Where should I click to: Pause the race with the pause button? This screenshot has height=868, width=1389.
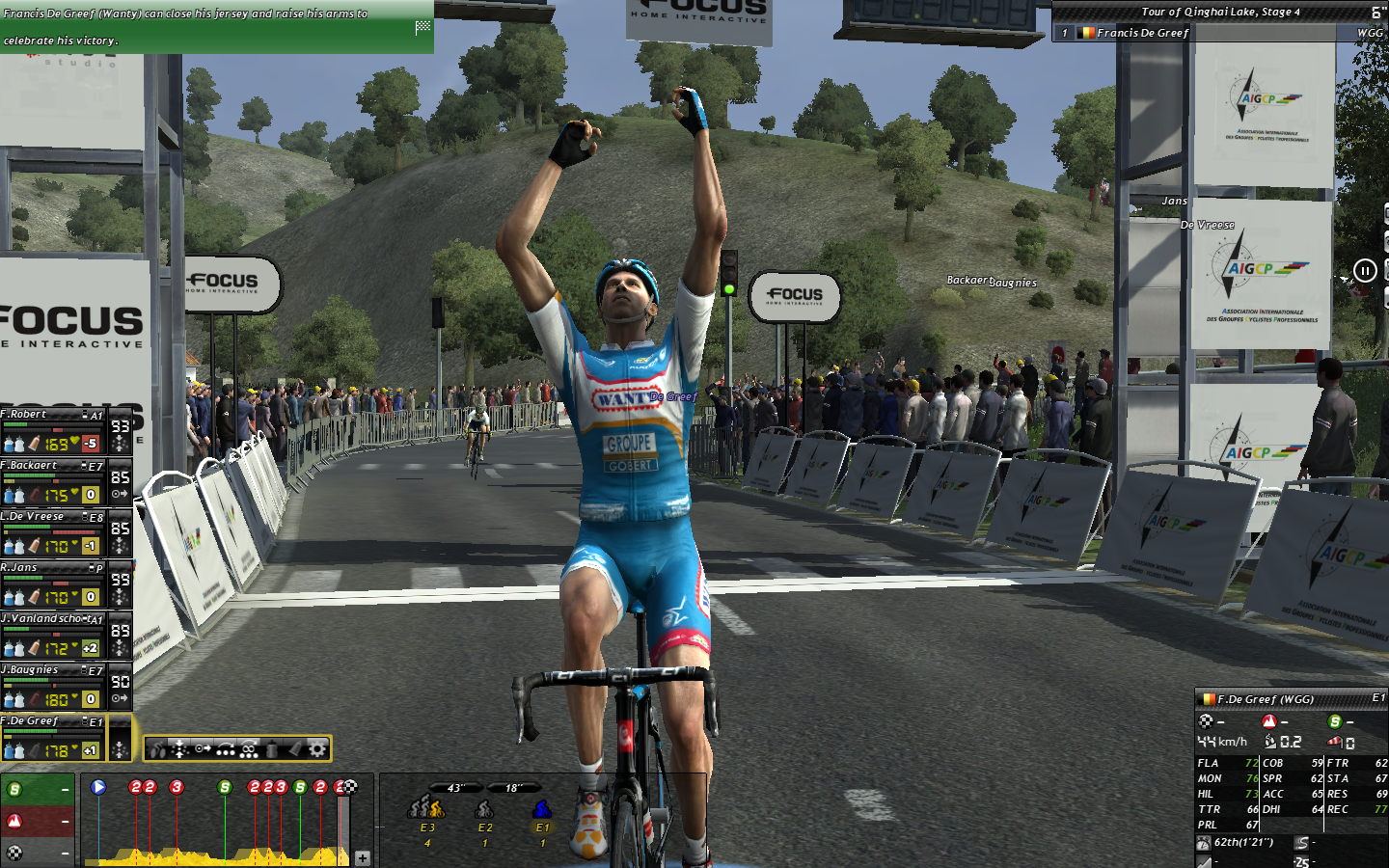click(1365, 271)
